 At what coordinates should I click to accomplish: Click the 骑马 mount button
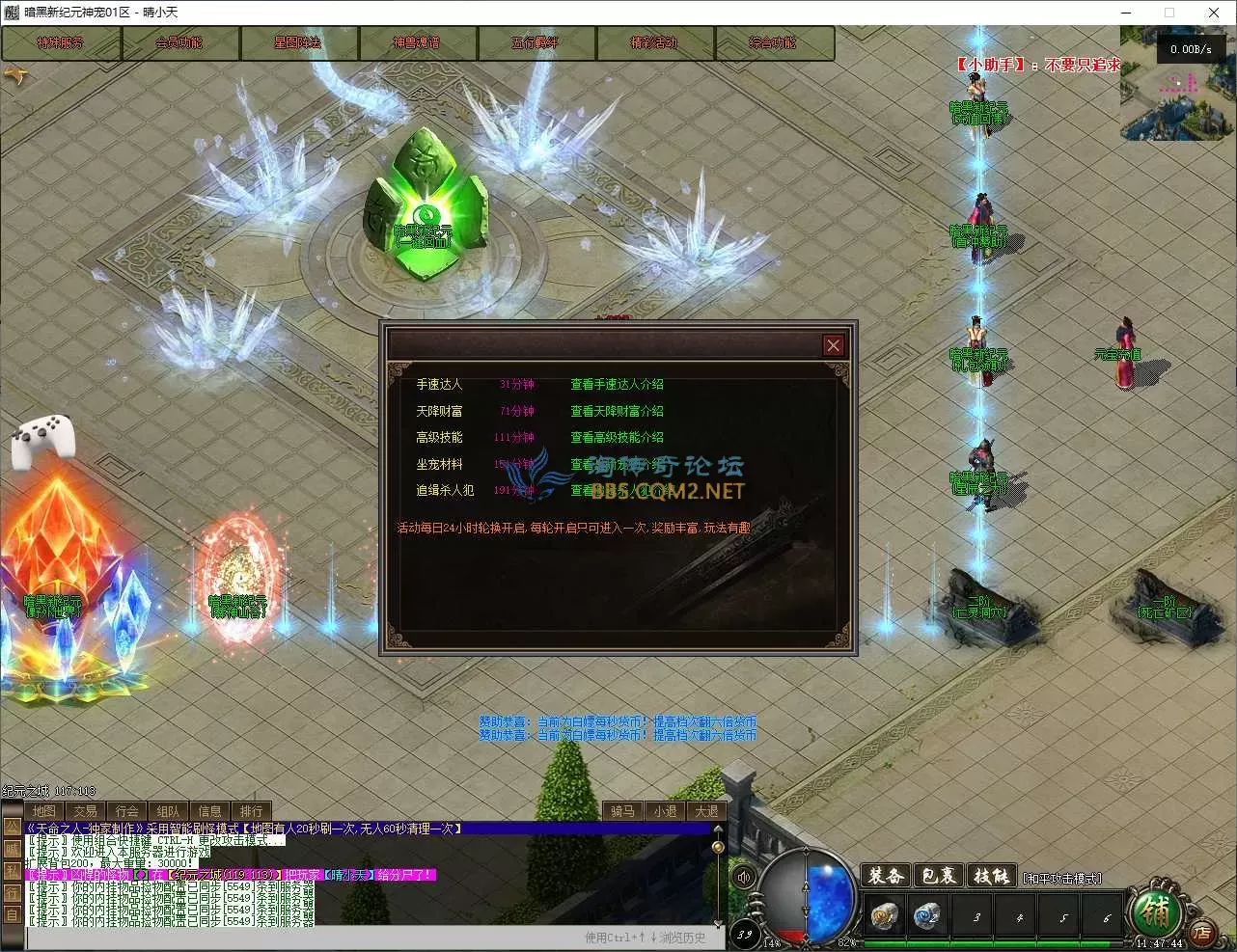coord(623,811)
